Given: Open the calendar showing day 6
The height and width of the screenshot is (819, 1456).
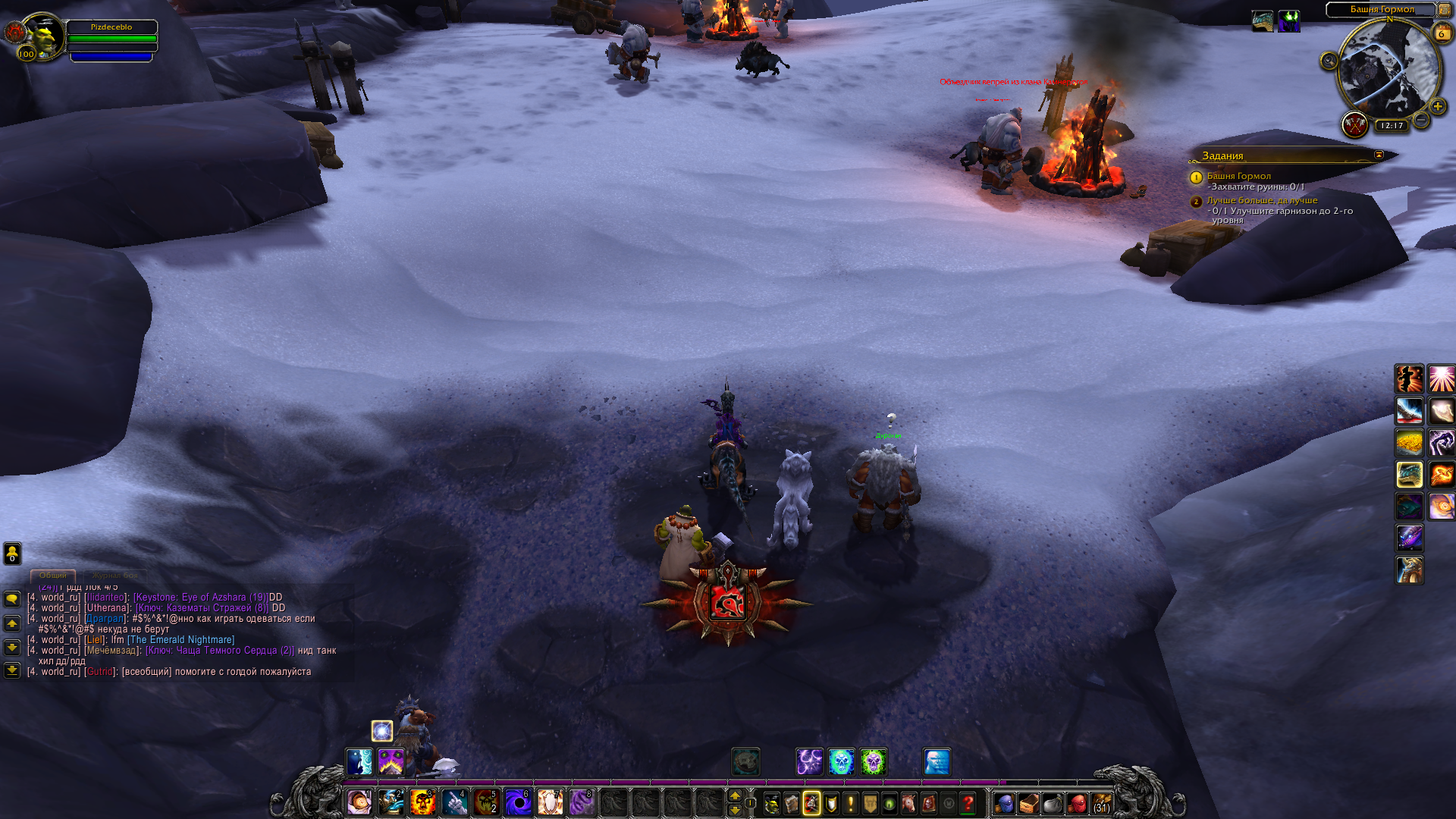Looking at the screenshot, I should click(1441, 33).
